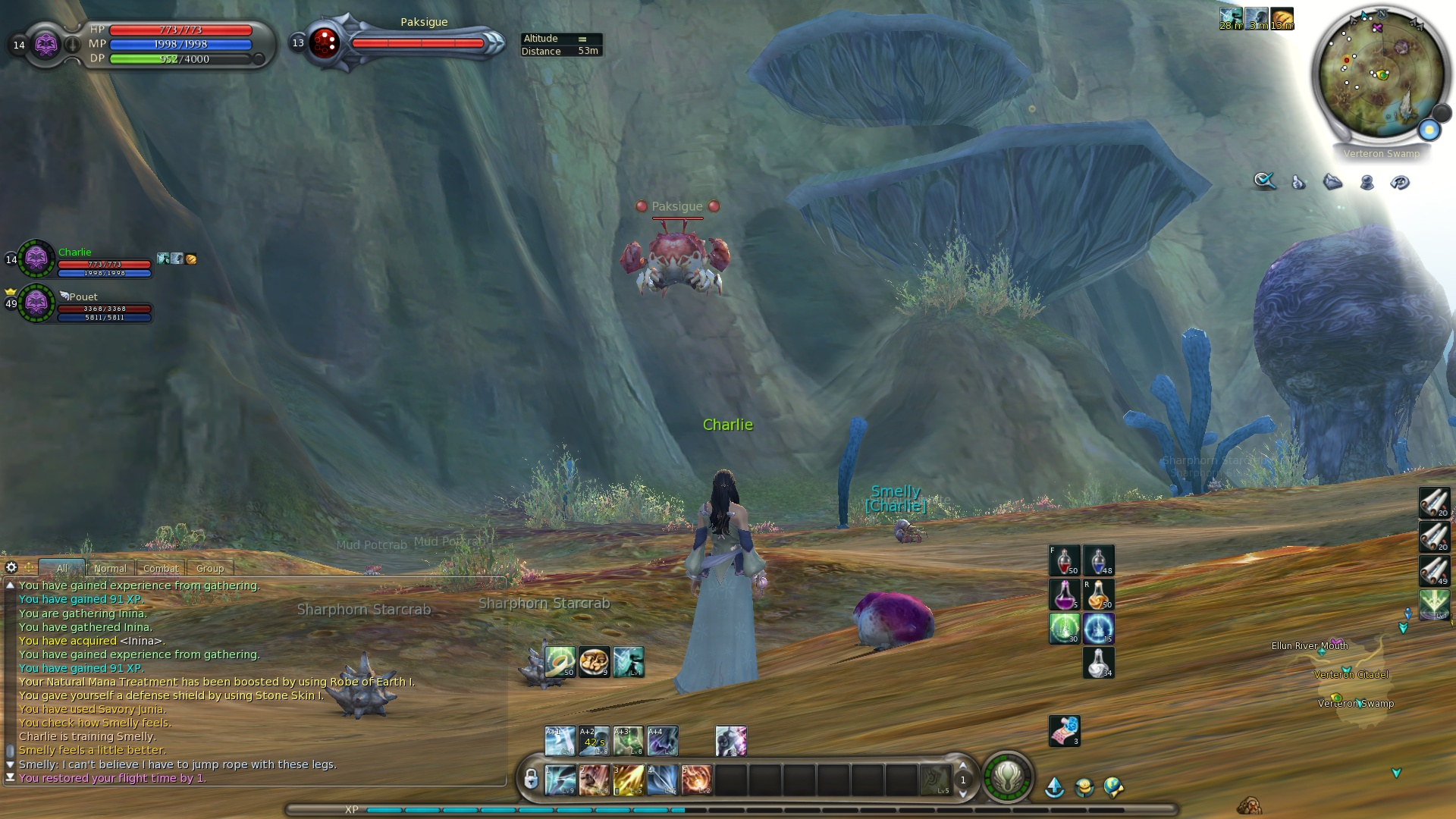Click the quickbar page up arrow
The width and height of the screenshot is (1456, 819).
tap(963, 766)
